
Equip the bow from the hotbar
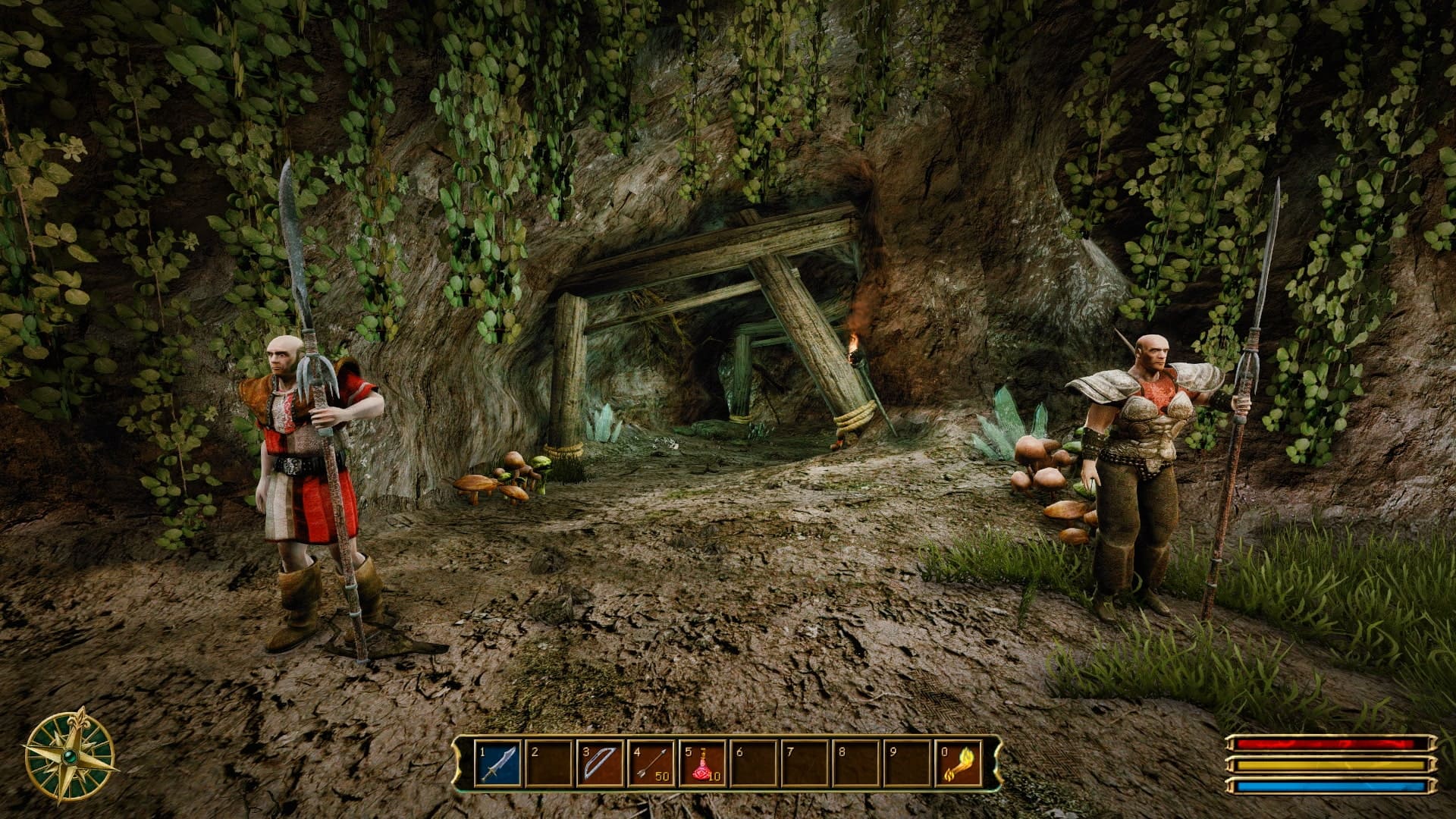[x=600, y=764]
